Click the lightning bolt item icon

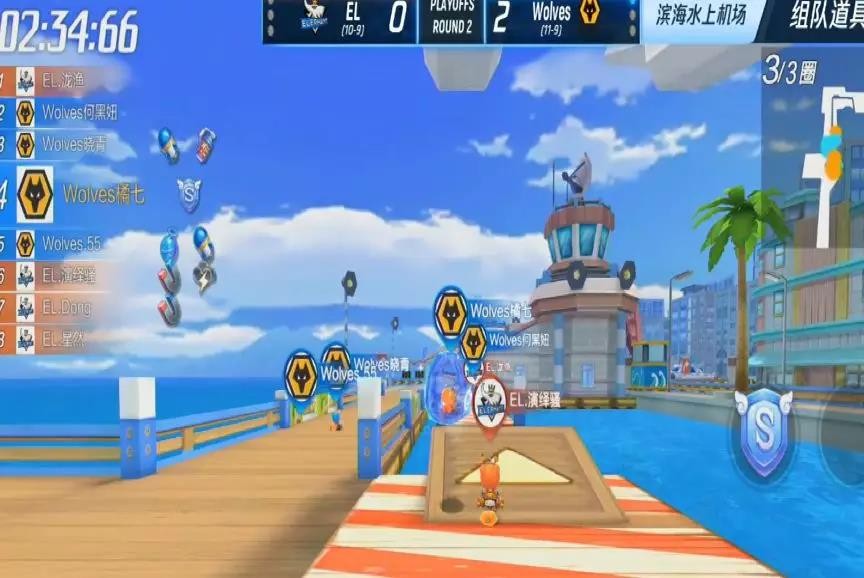pos(205,277)
